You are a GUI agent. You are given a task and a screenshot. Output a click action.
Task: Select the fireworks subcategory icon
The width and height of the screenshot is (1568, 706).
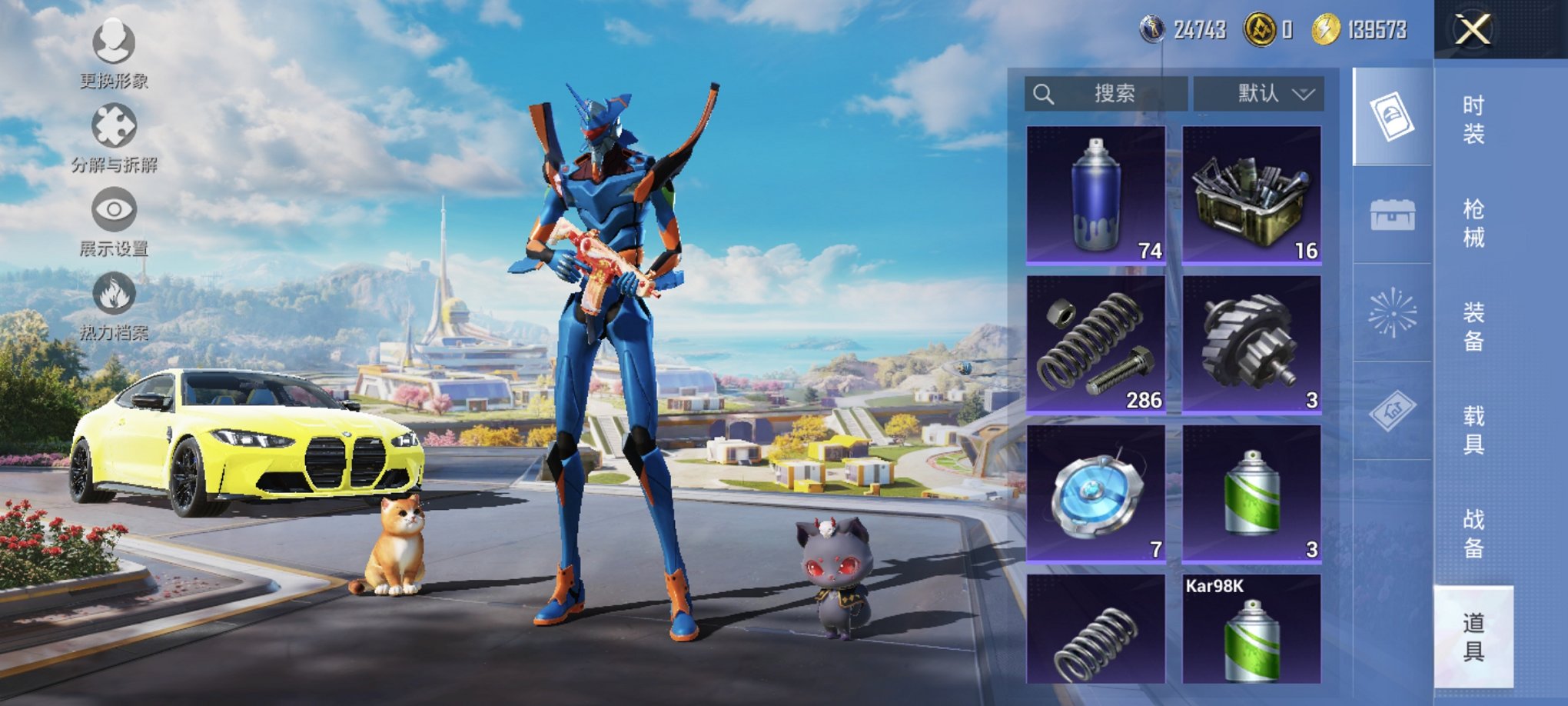[x=1392, y=312]
